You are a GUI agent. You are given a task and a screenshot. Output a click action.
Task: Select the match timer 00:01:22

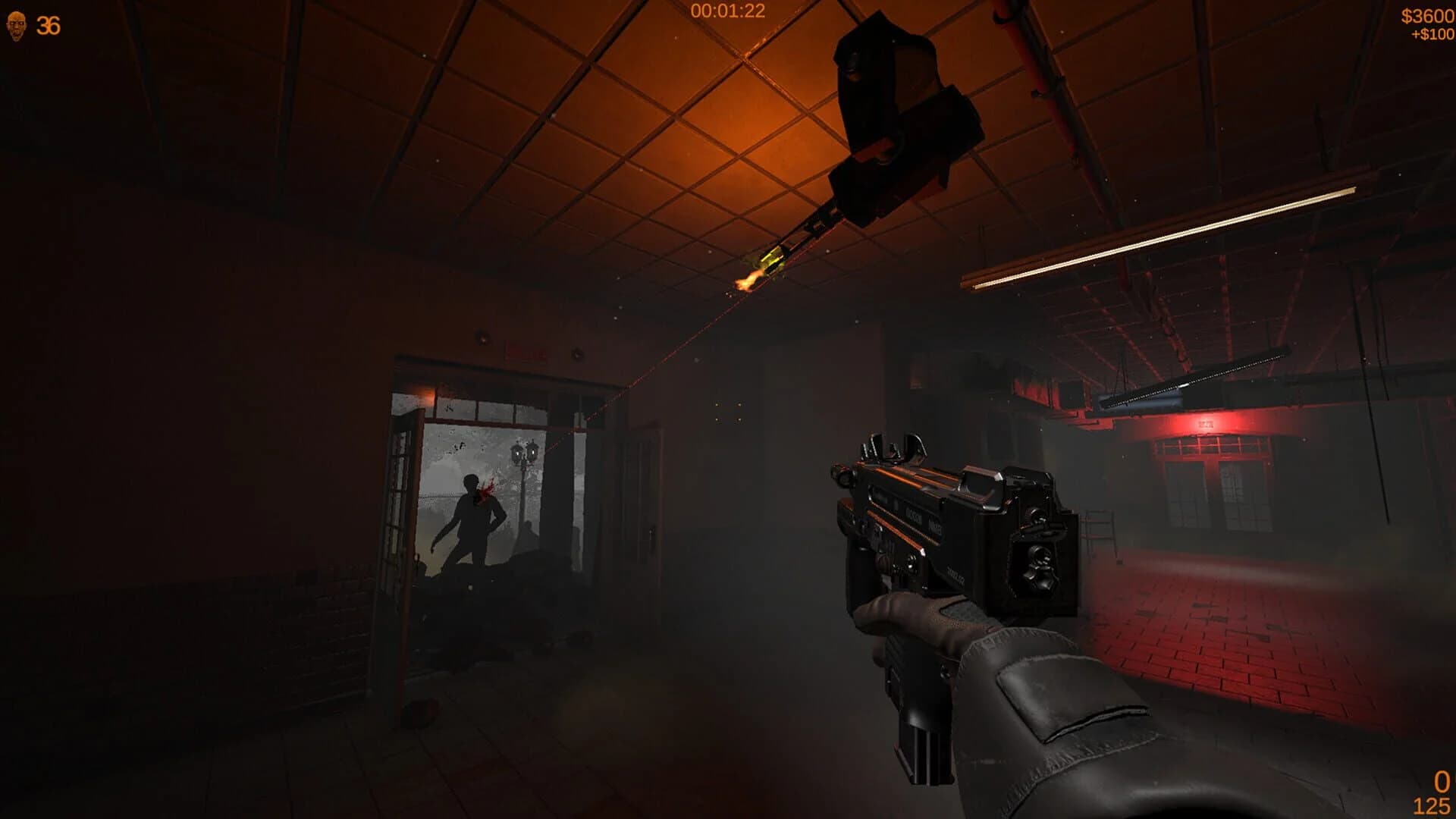click(726, 11)
